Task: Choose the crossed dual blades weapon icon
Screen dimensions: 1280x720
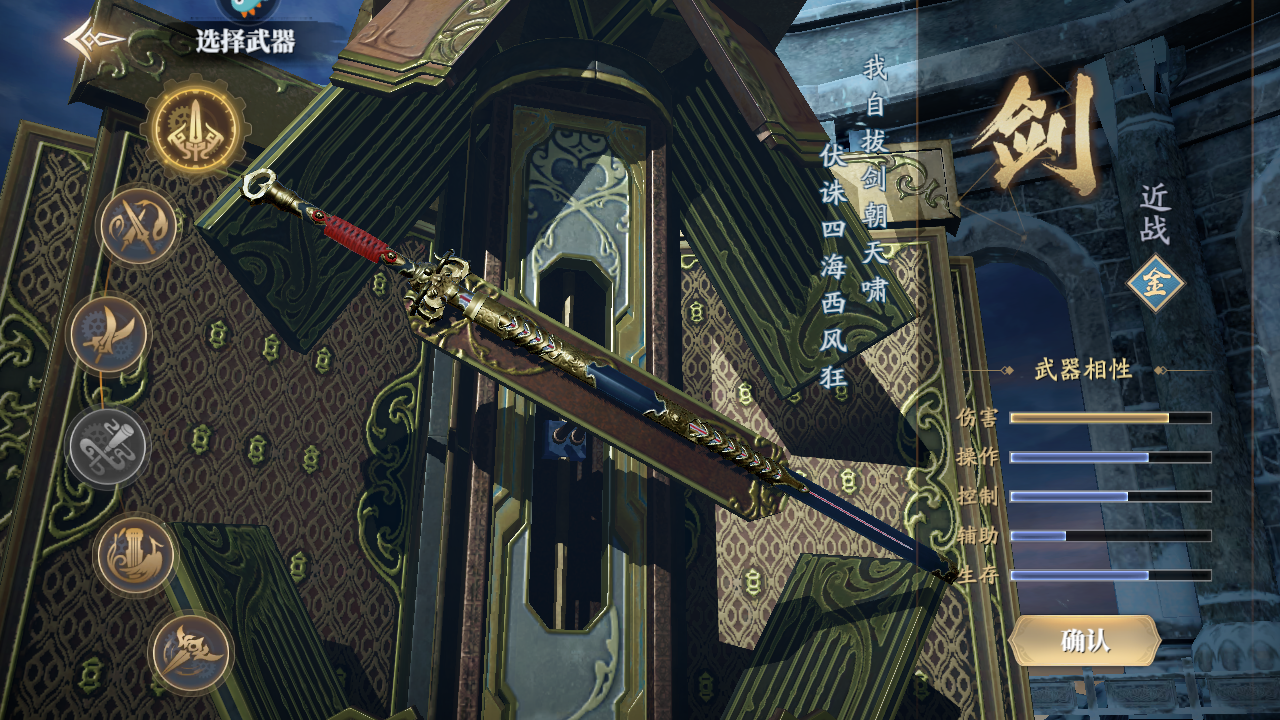Action: (x=138, y=226)
